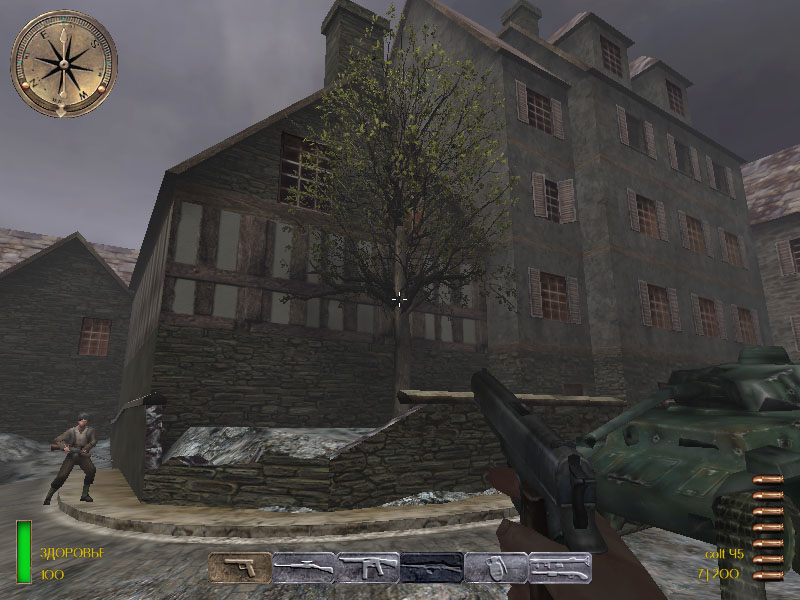800x600 pixels.
Task: Switch to the scoped sniper rifle slot
Action: pyautogui.click(x=304, y=568)
